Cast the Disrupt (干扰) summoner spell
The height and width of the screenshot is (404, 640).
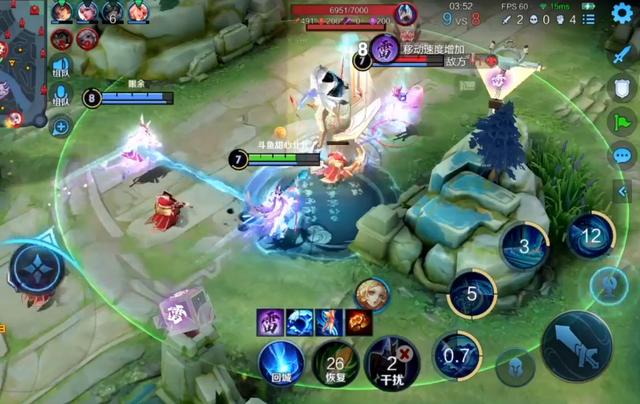391,362
